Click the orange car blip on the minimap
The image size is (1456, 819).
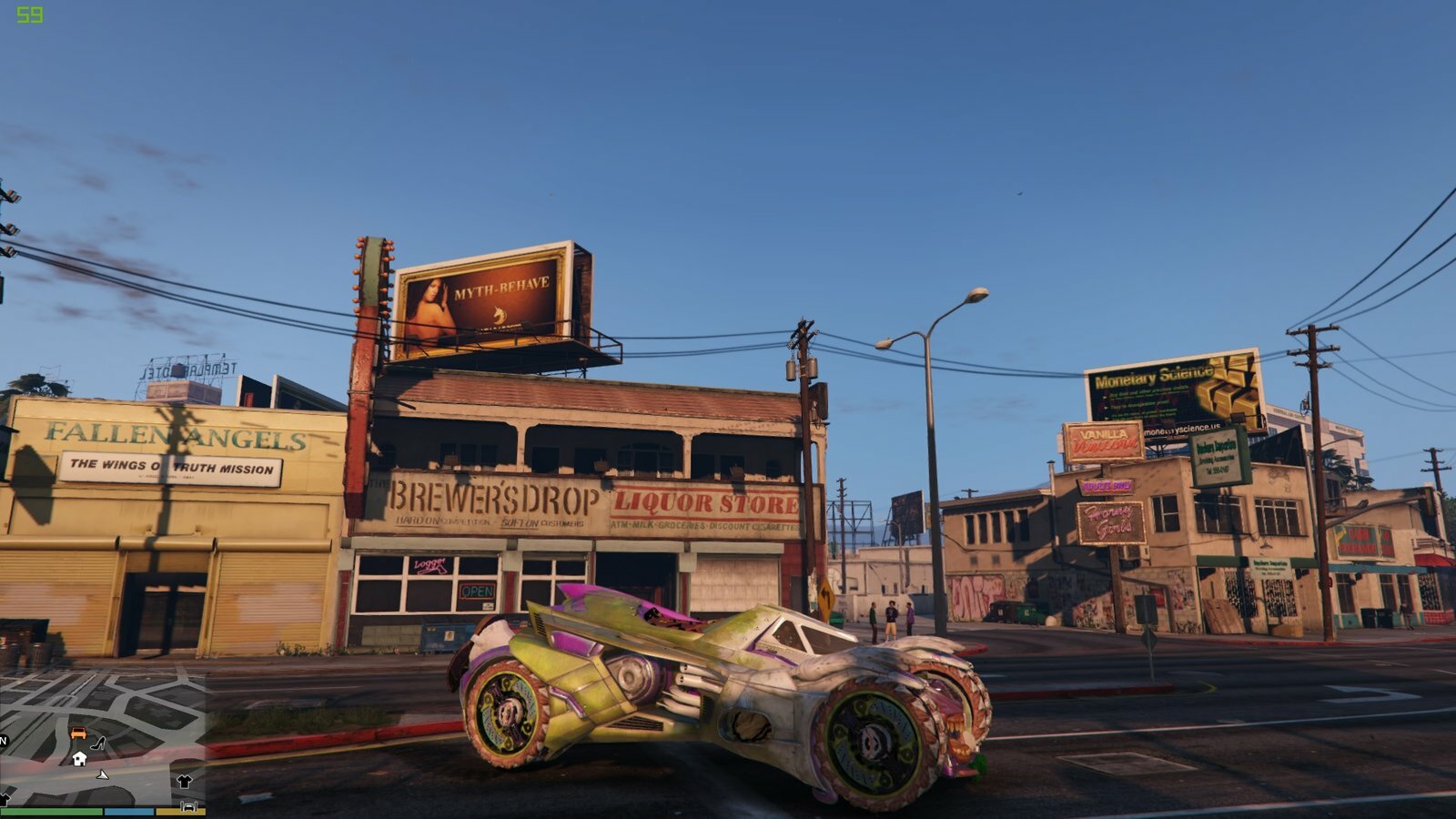(x=78, y=733)
